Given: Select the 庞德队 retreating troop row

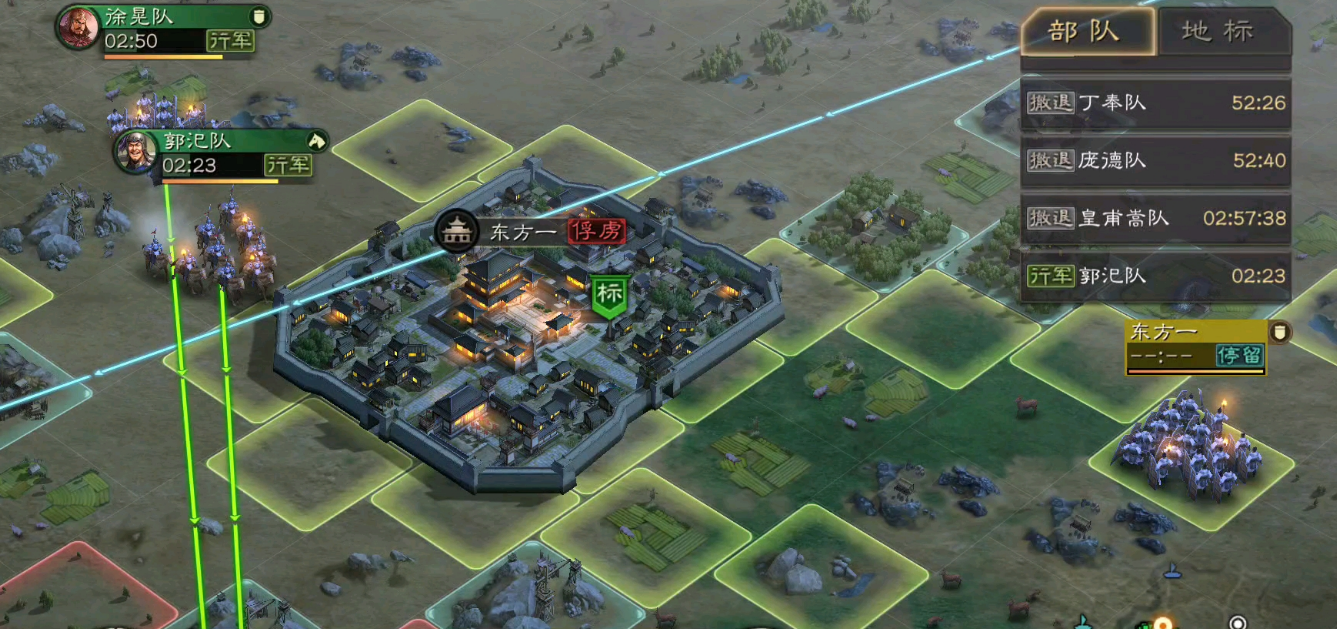Looking at the screenshot, I should 1156,161.
